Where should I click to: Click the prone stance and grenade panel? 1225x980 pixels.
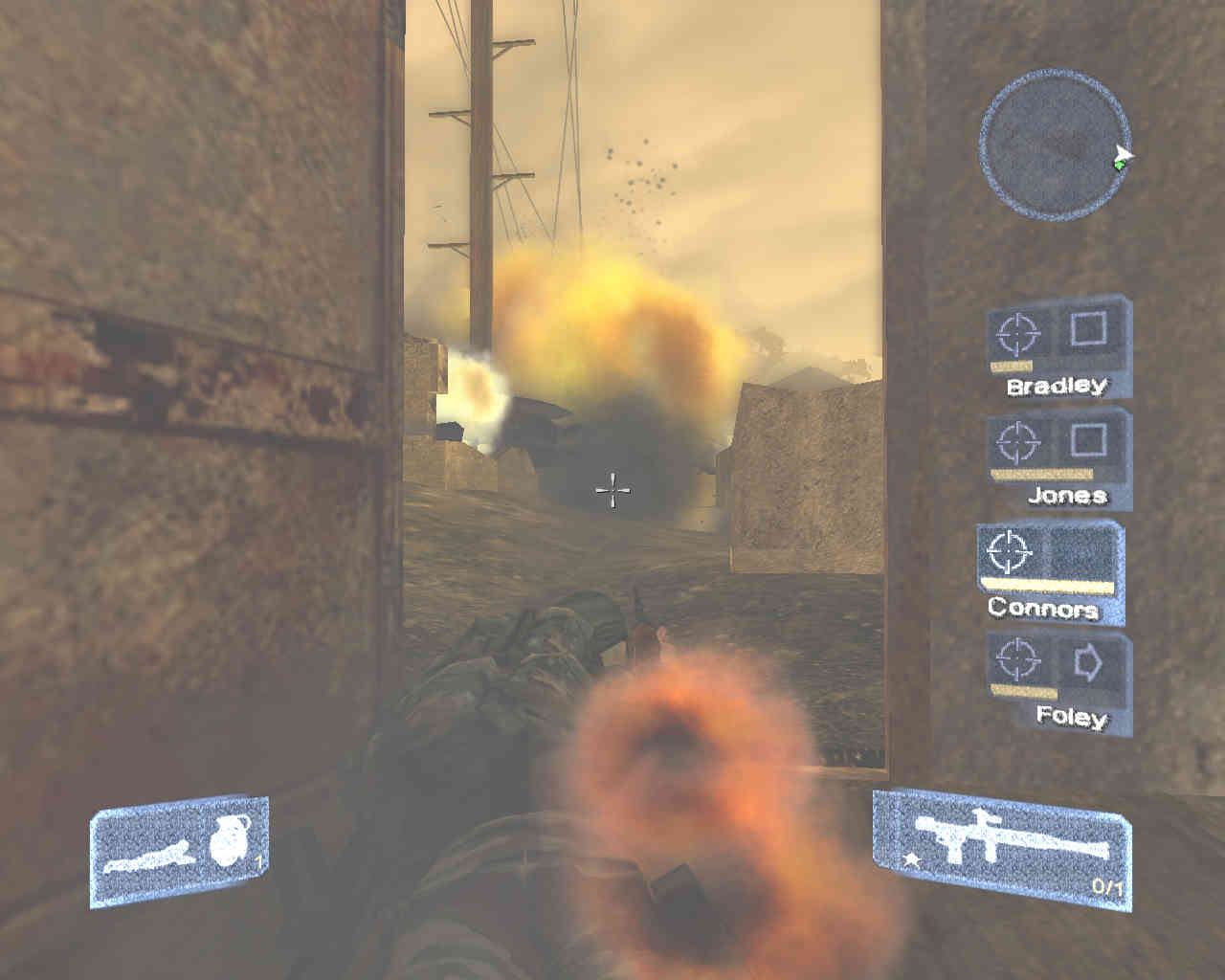[179, 849]
